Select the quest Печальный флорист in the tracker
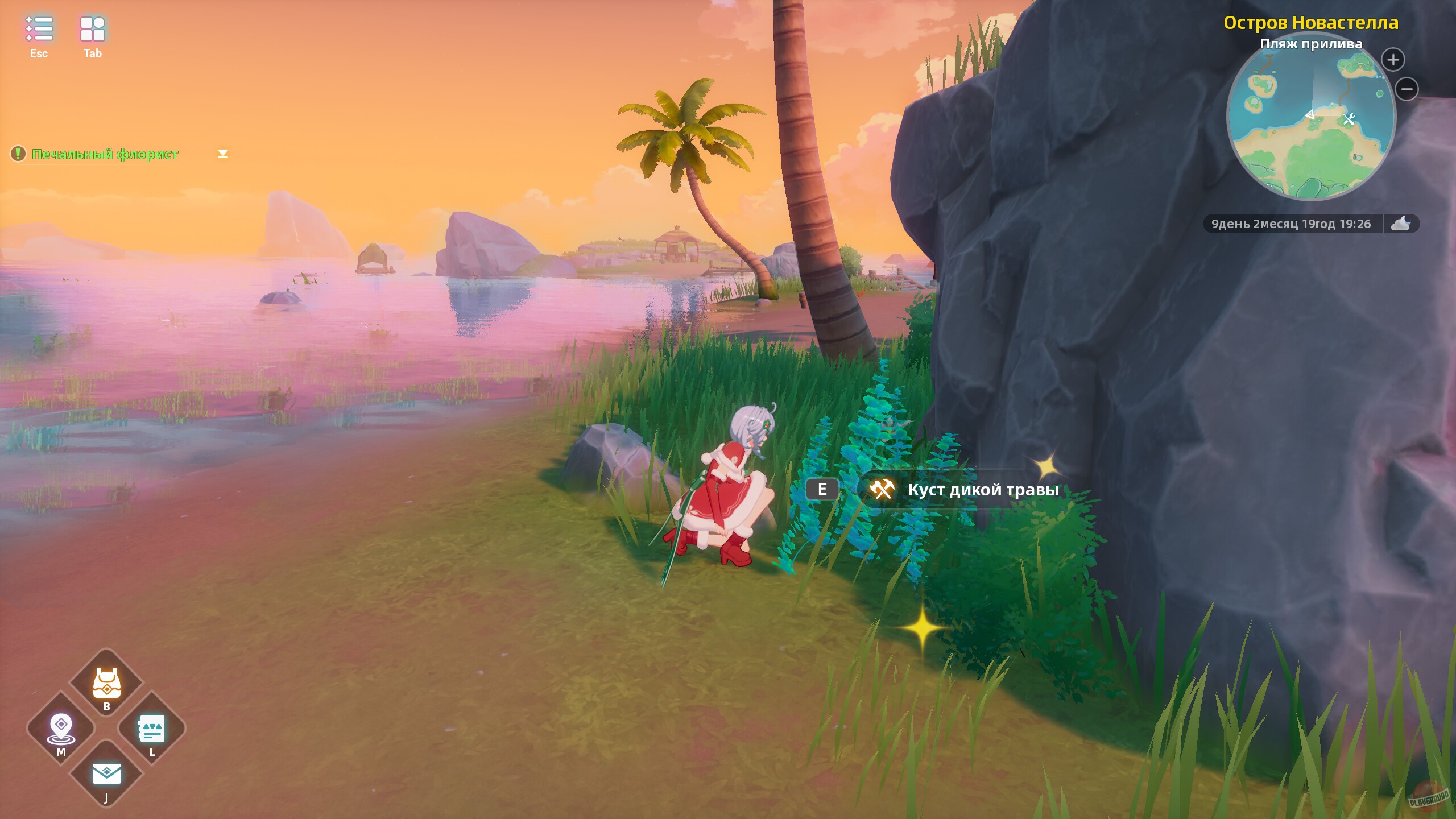Image resolution: width=1456 pixels, height=819 pixels. pyautogui.click(x=105, y=154)
